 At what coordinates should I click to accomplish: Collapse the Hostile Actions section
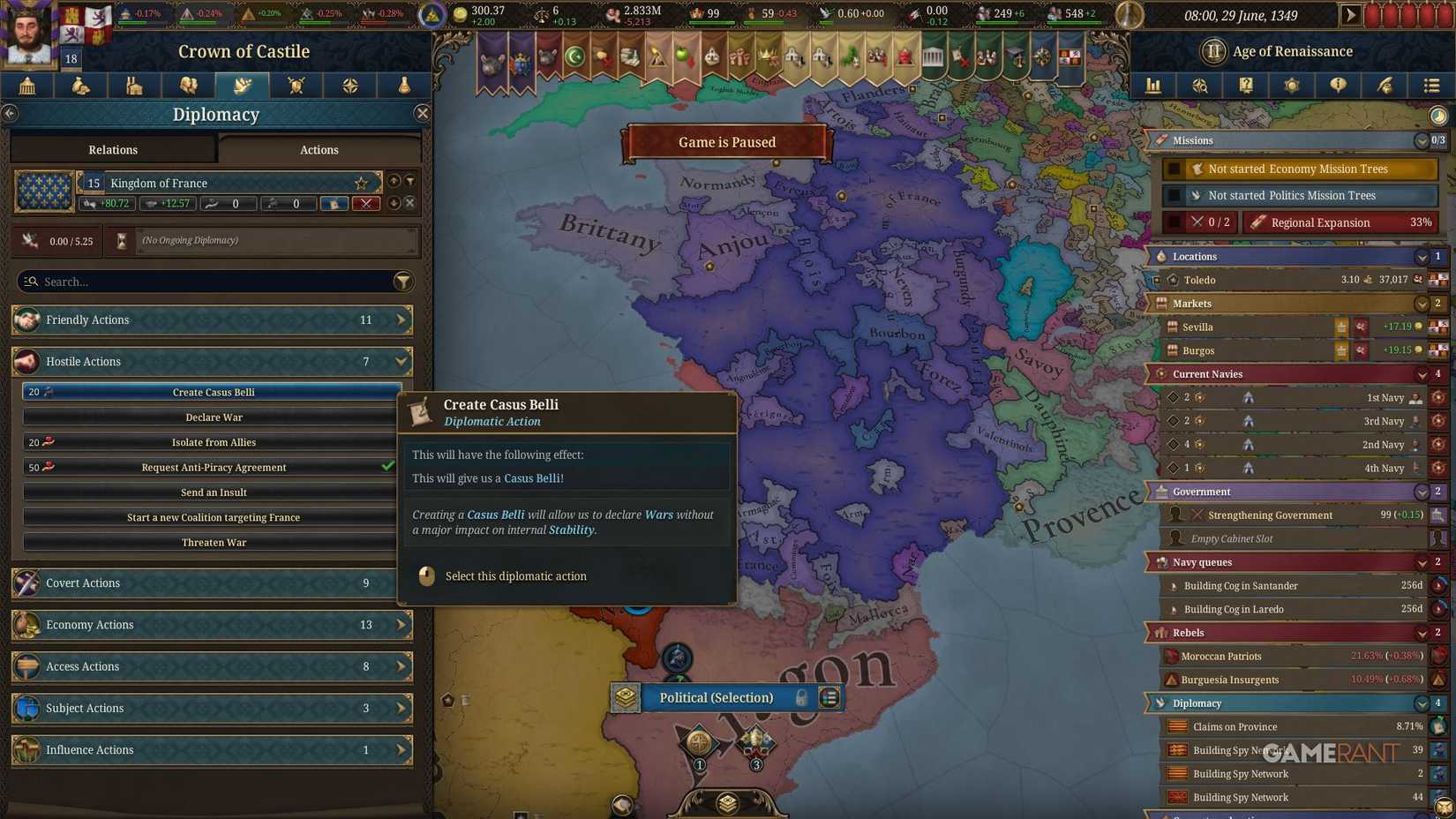(402, 361)
